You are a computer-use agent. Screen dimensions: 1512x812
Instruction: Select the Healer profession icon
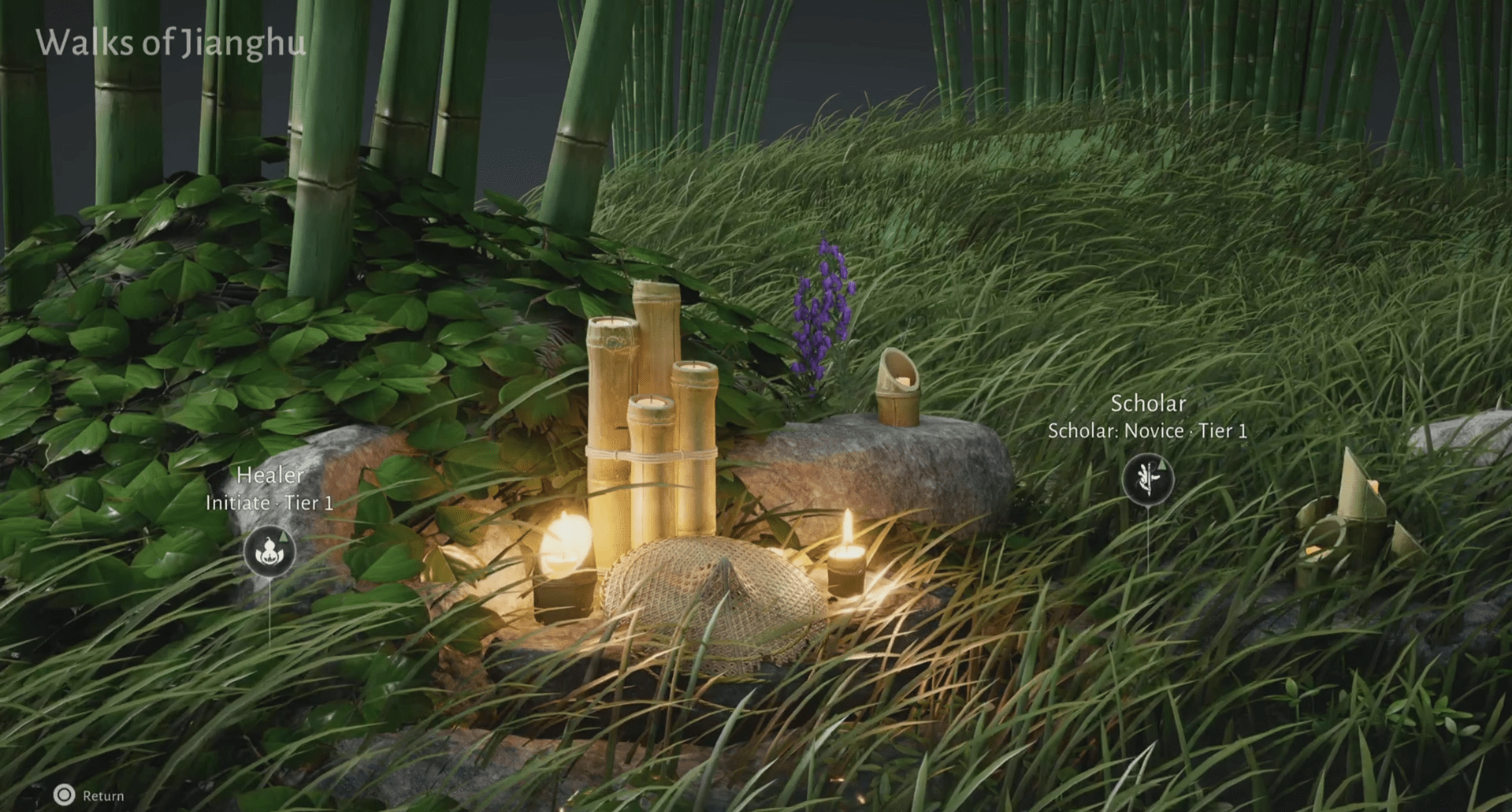(x=269, y=550)
